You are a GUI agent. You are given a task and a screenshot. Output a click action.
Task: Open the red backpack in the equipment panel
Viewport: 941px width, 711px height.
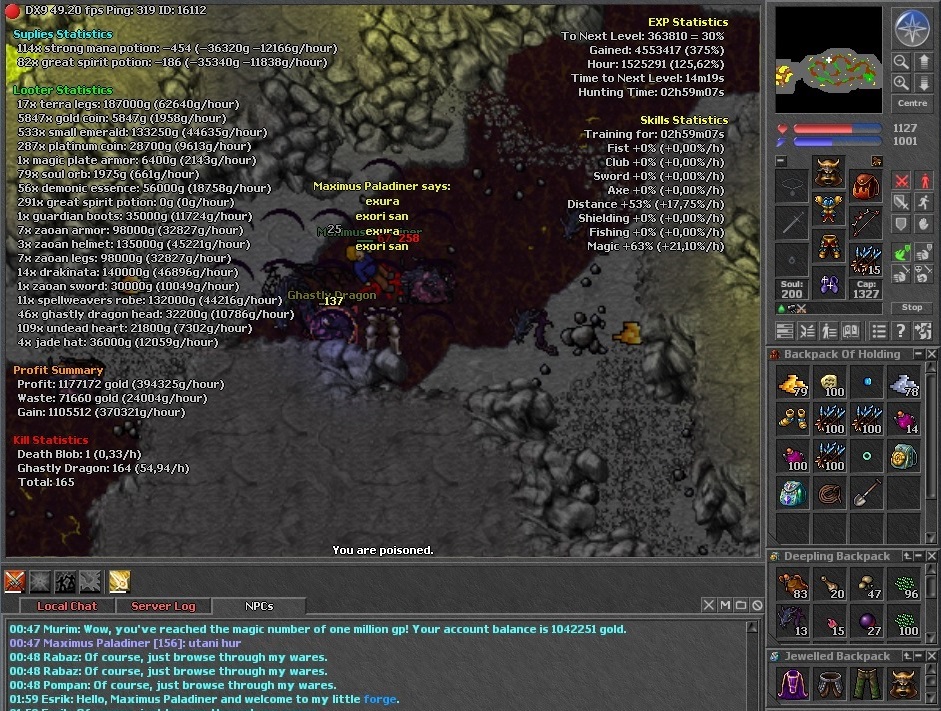coord(865,186)
